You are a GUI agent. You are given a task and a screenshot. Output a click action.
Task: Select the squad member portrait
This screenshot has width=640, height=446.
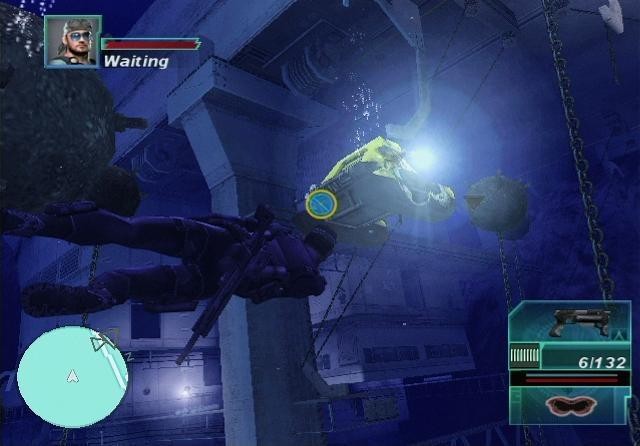point(72,42)
